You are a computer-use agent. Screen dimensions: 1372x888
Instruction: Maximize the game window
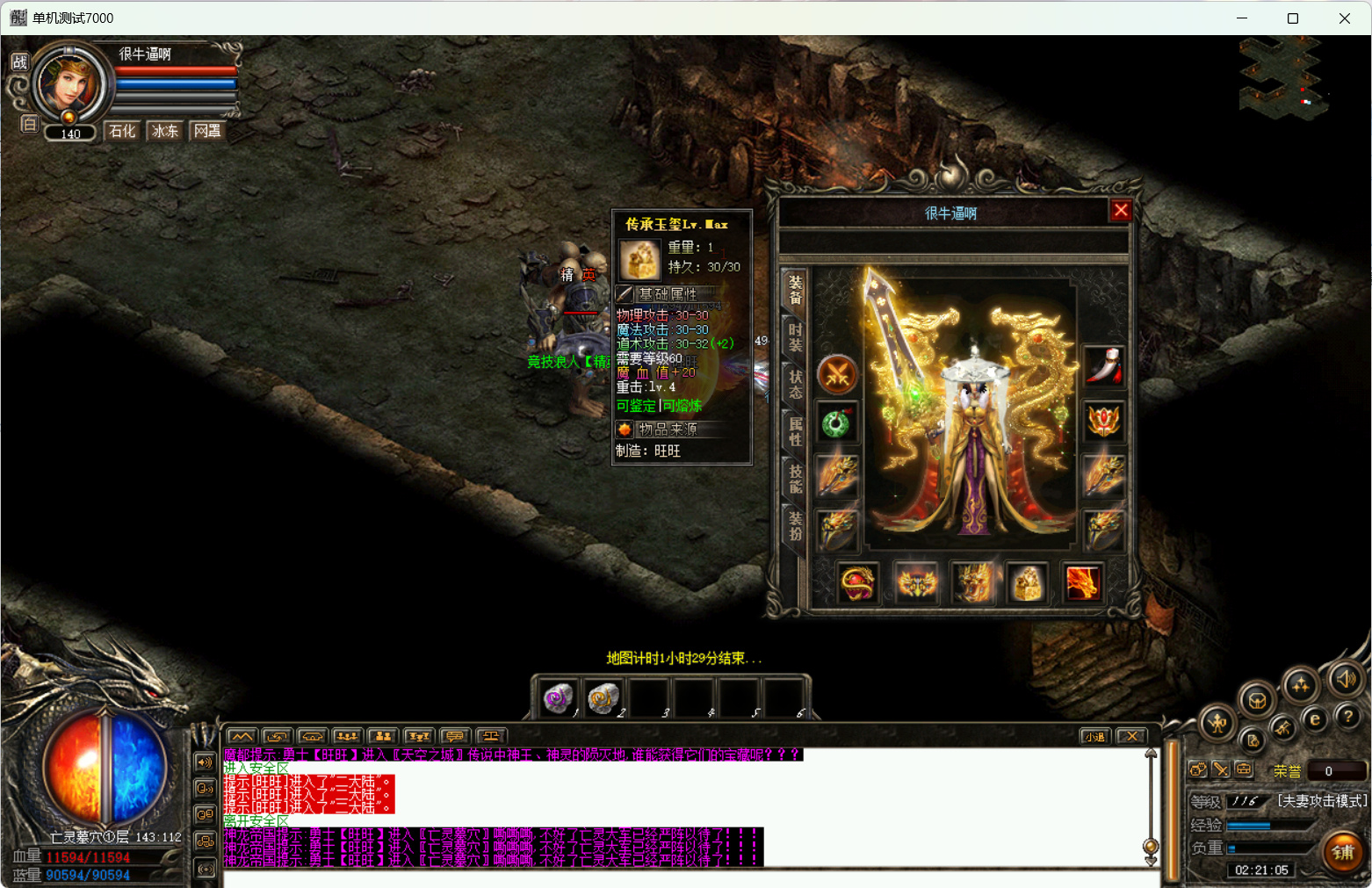click(x=1292, y=18)
